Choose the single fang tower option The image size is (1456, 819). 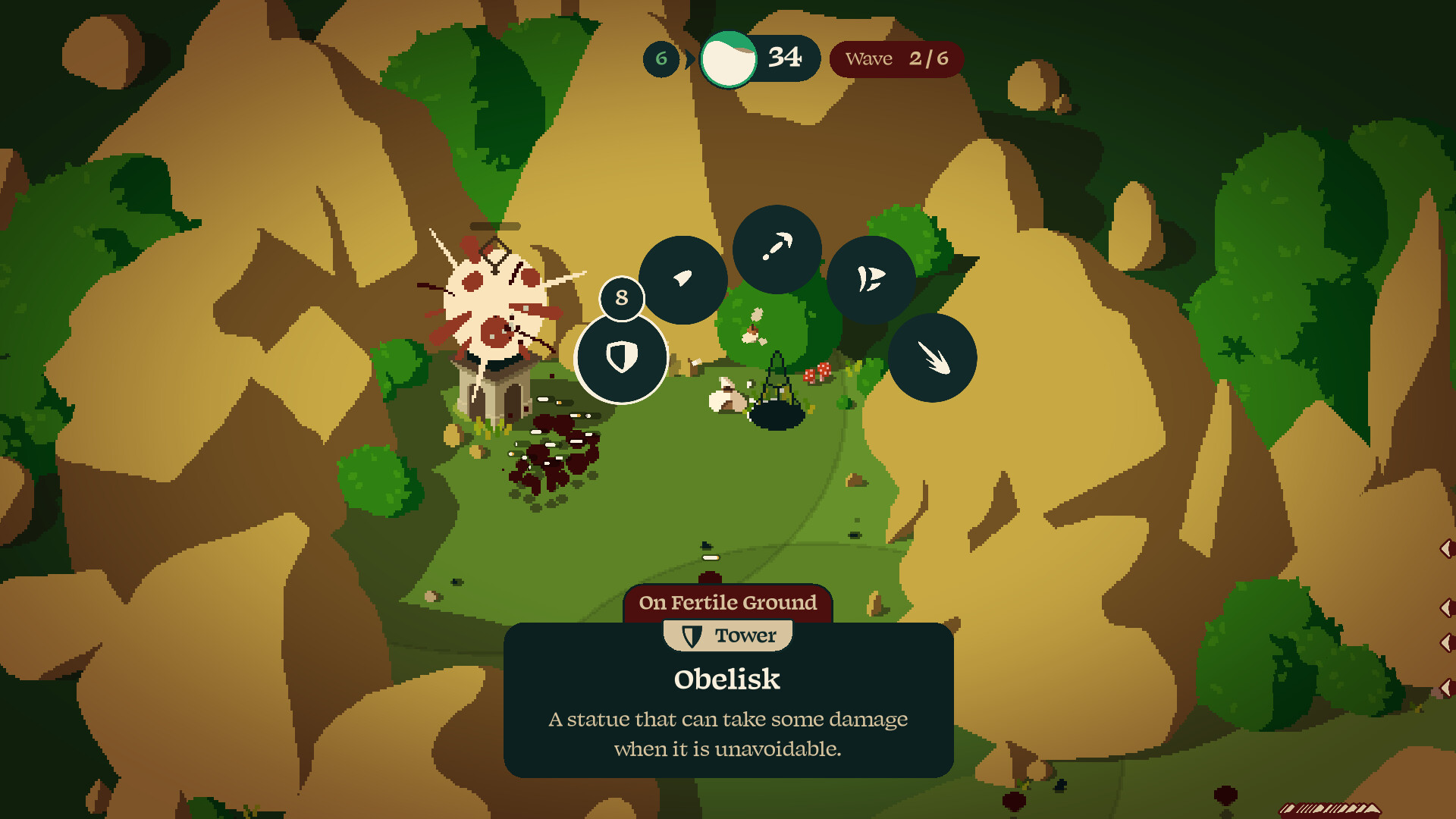point(682,279)
